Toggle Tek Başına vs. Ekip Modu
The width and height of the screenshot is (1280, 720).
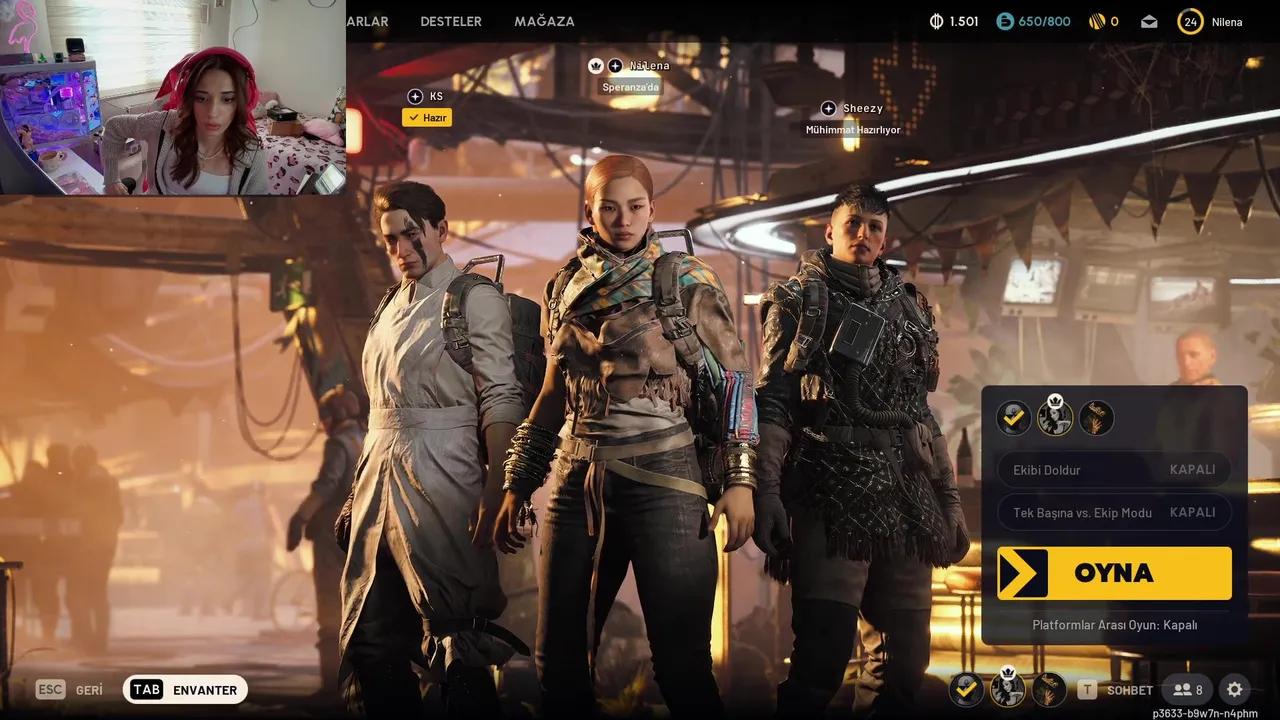1113,512
